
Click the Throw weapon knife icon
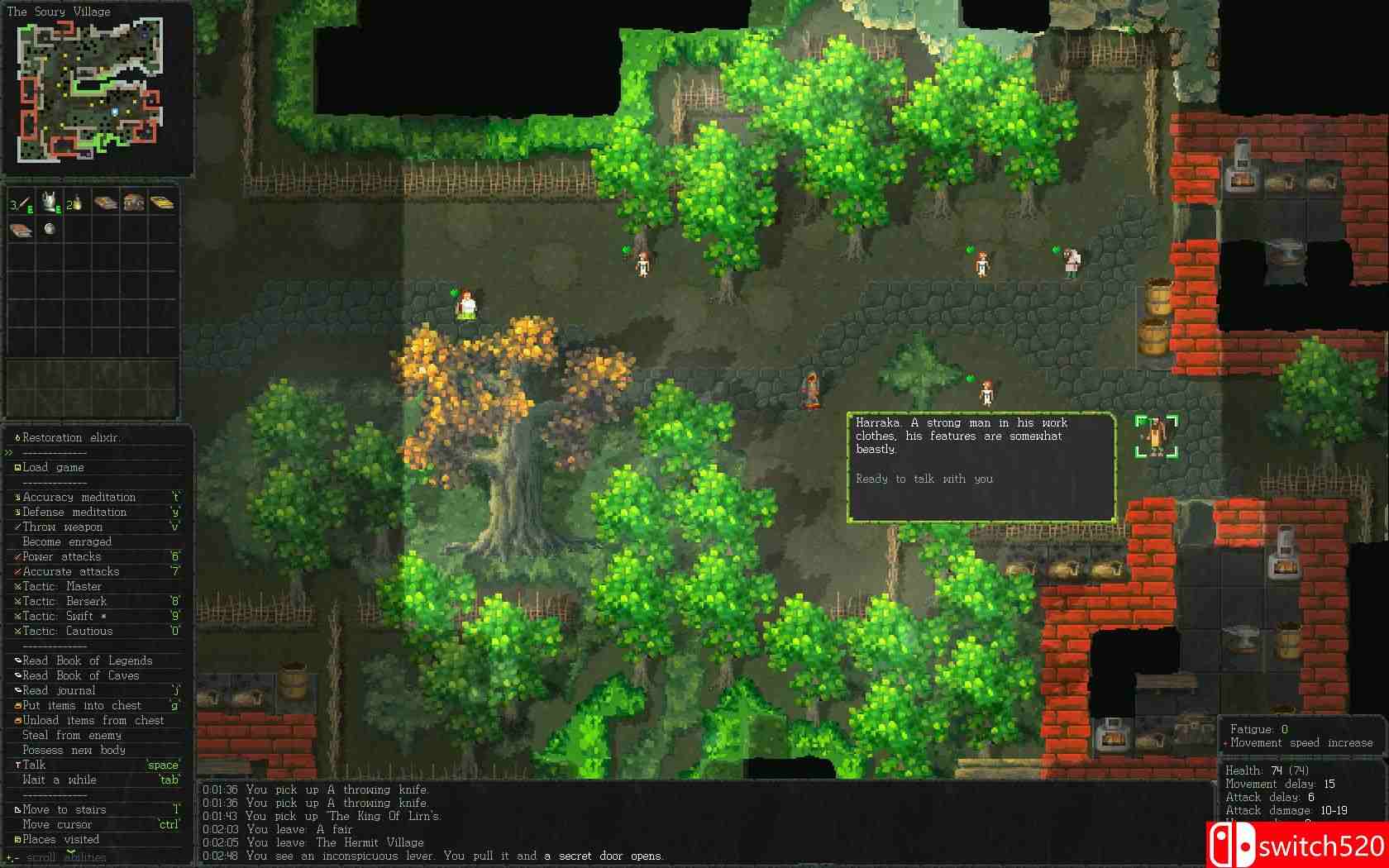click(x=18, y=527)
